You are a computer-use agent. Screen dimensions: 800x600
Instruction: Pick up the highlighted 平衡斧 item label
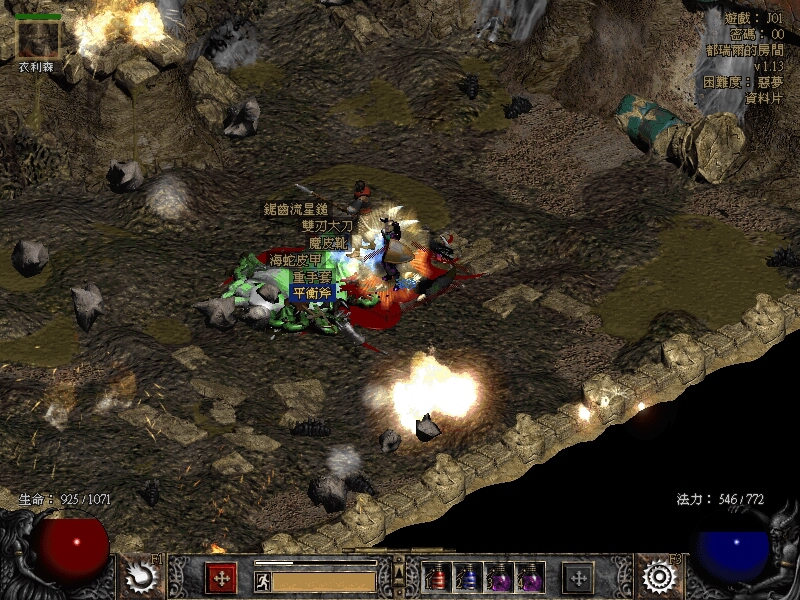pyautogui.click(x=312, y=292)
